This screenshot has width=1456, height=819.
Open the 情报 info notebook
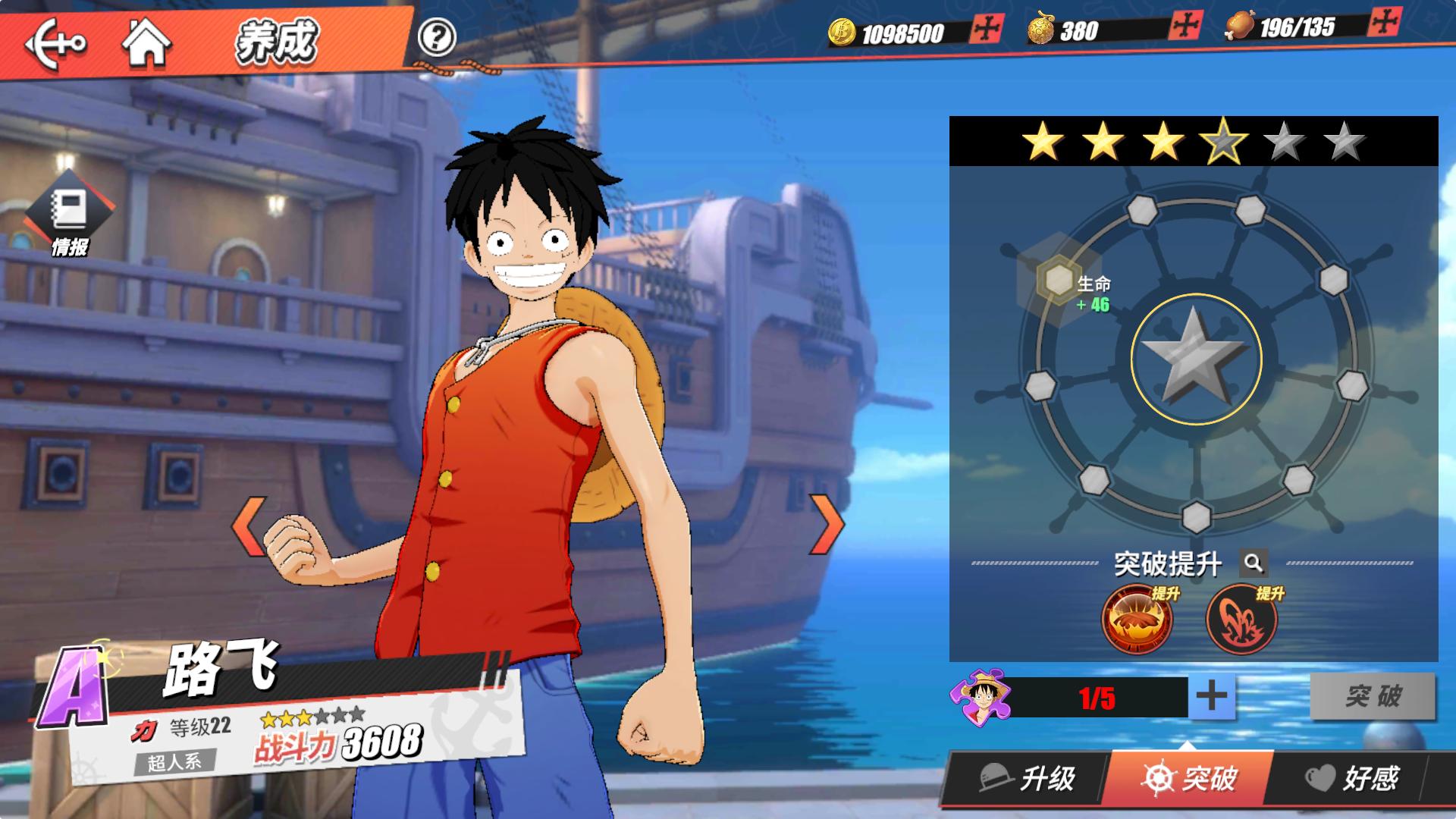(69, 215)
